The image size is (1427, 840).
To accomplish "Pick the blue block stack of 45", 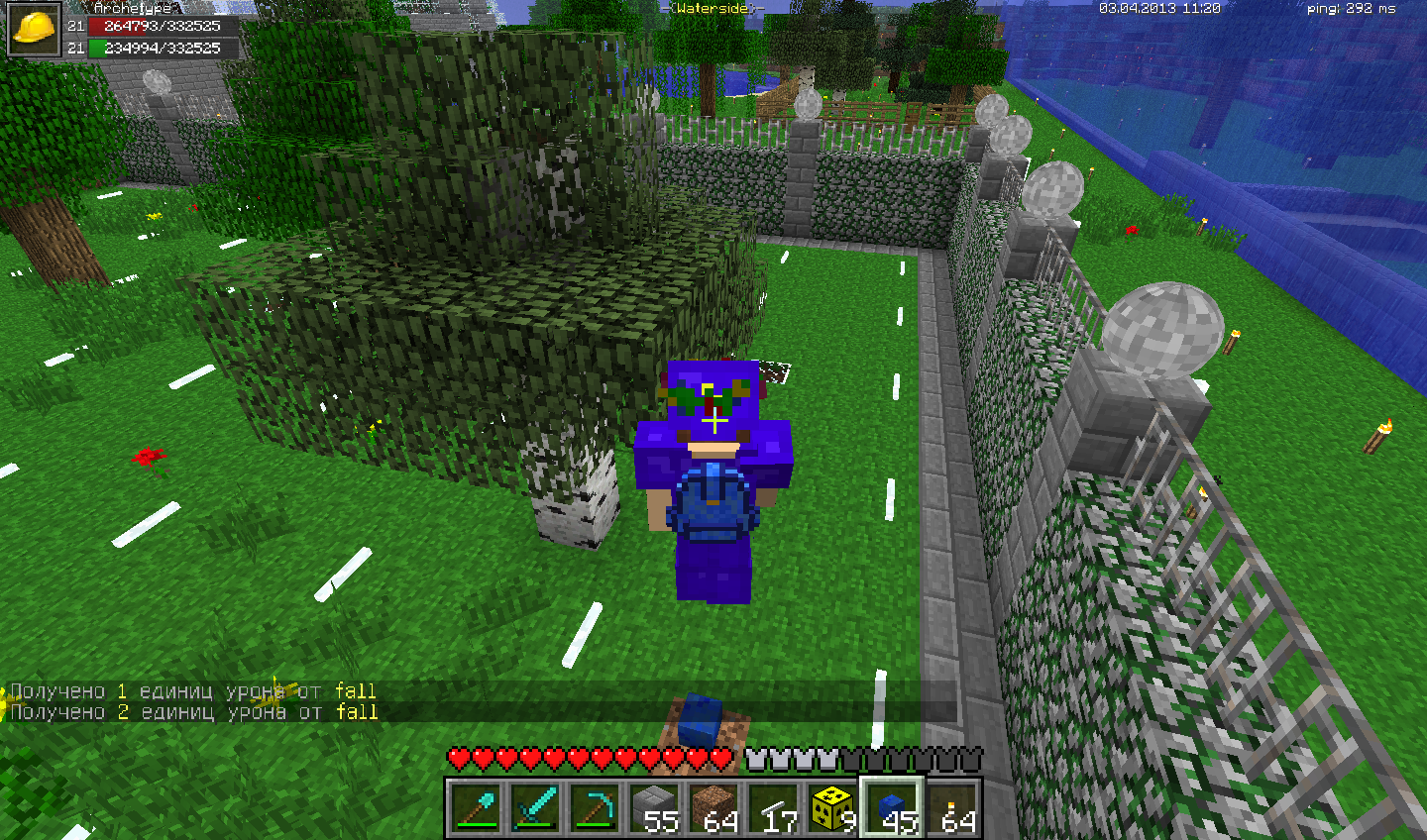I will [892, 806].
